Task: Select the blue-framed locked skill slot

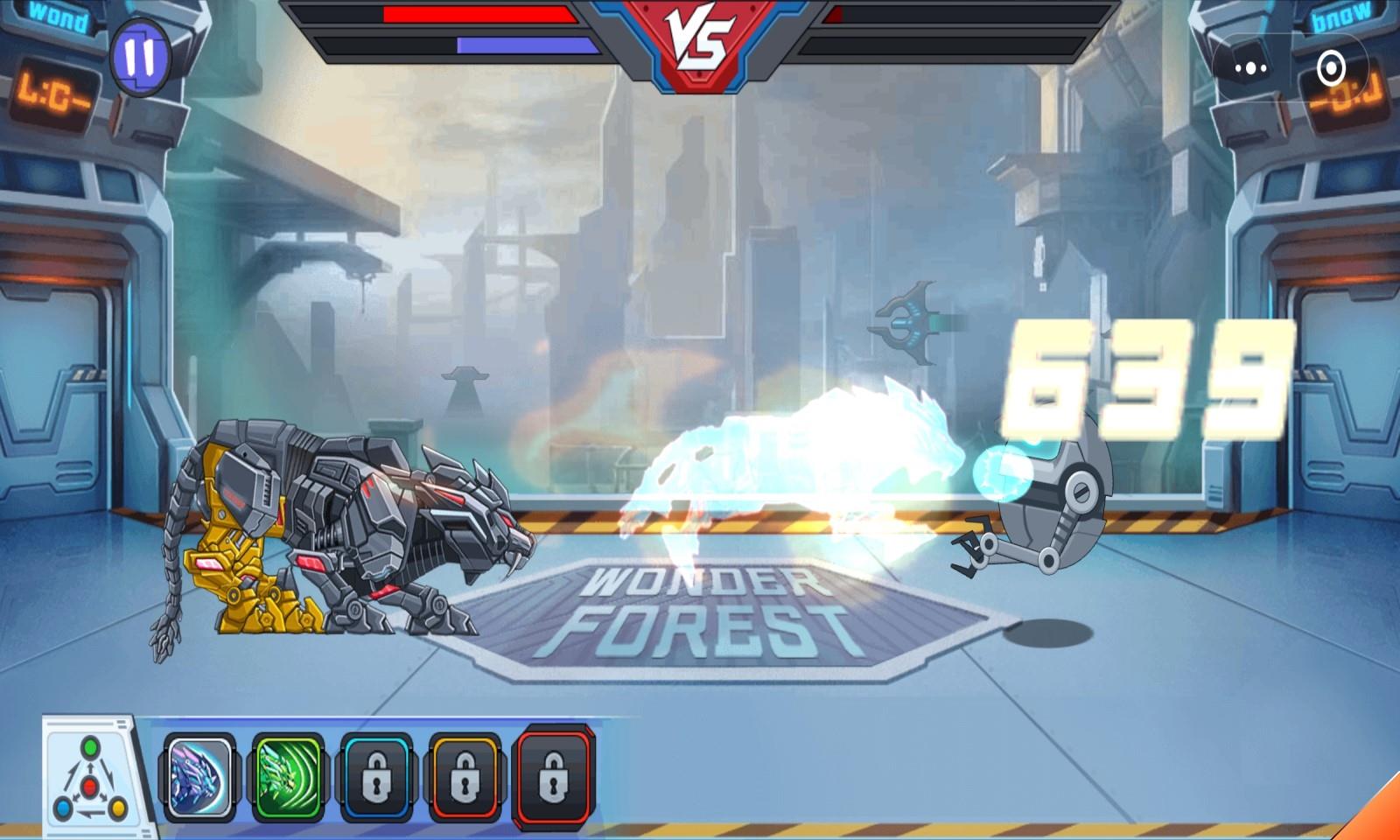Action: pyautogui.click(x=376, y=777)
